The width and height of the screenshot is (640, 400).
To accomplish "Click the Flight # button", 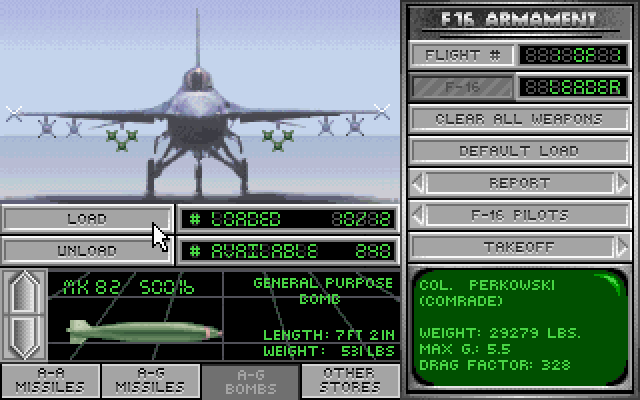I will (x=461, y=55).
